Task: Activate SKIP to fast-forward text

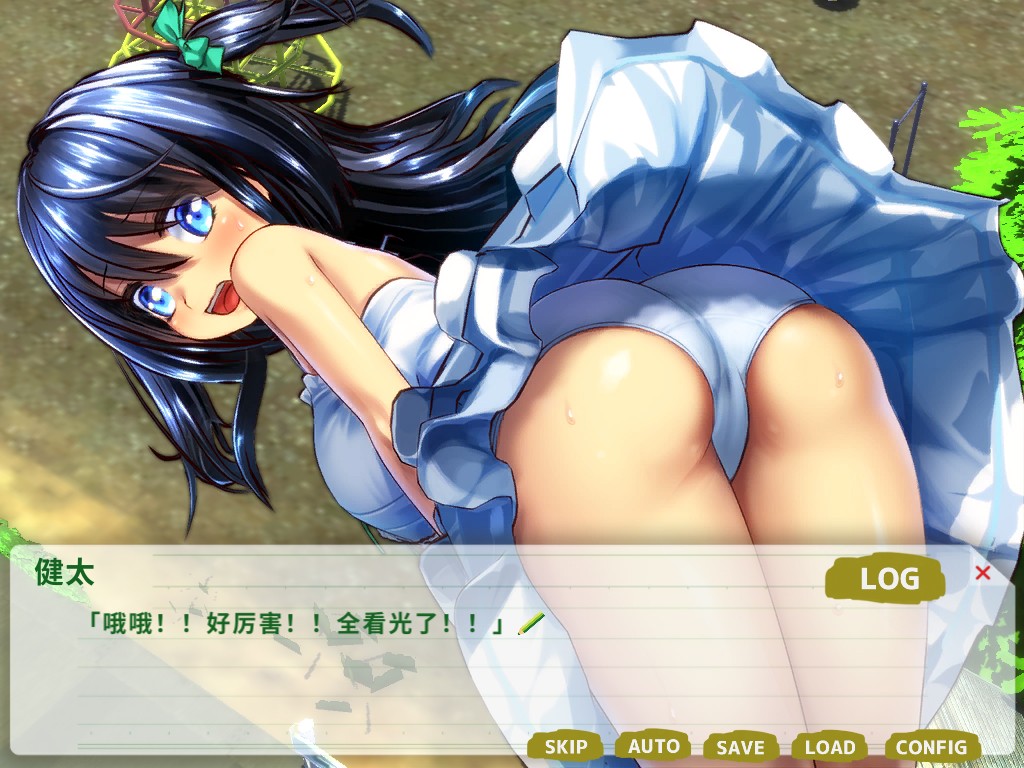Action: tap(566, 746)
